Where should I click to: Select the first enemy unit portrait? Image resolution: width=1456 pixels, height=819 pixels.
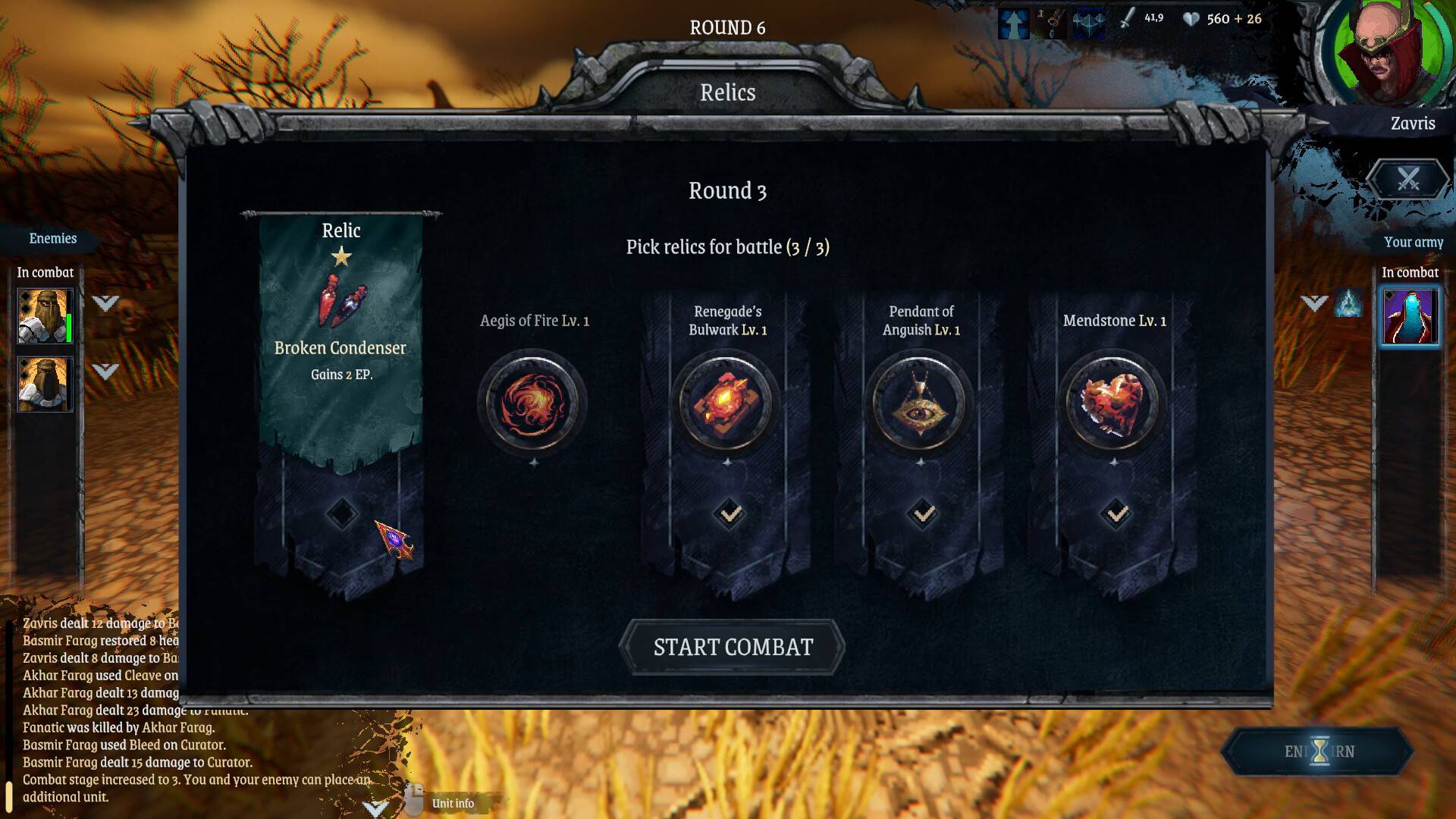45,316
